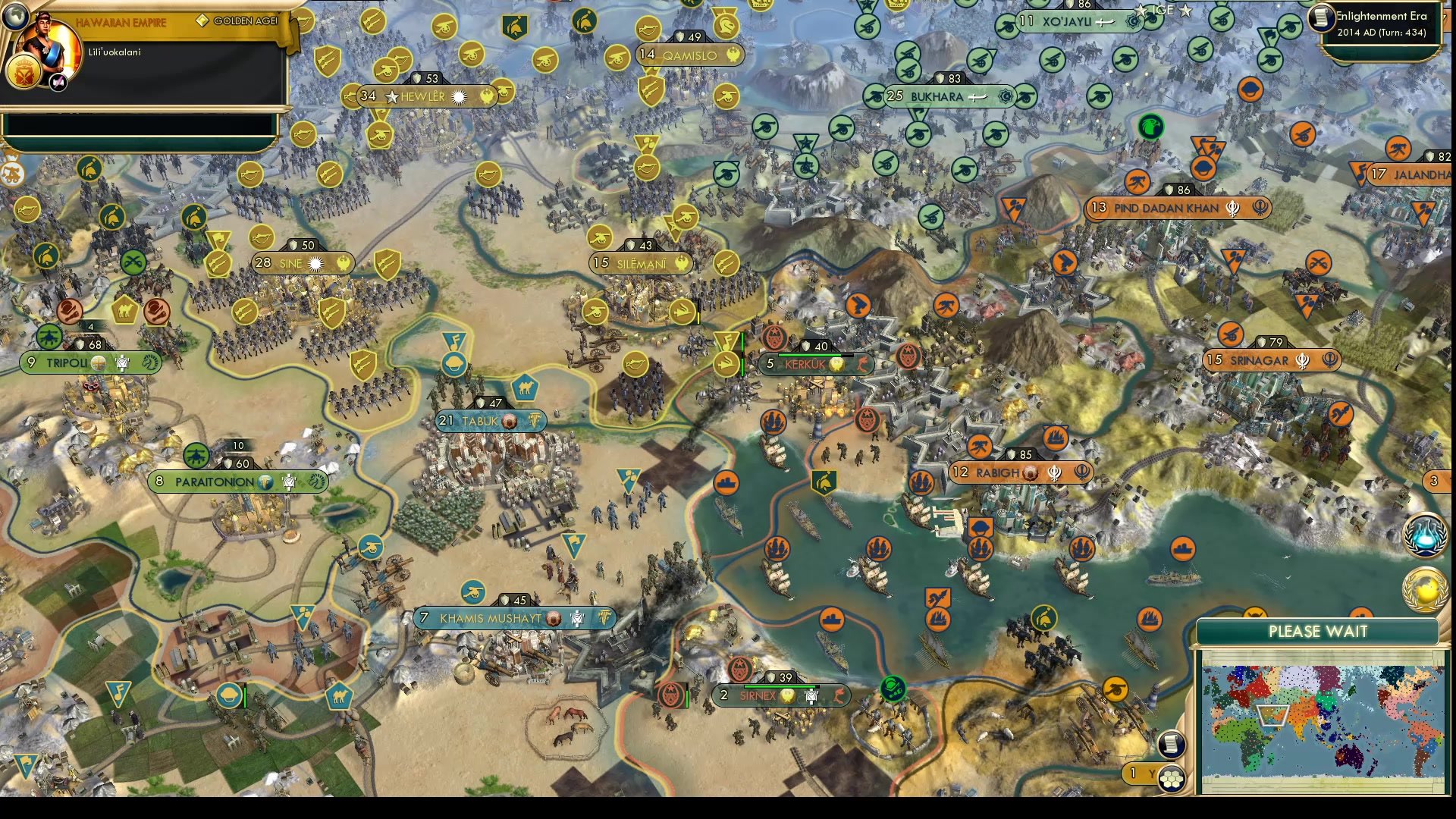Image resolution: width=1456 pixels, height=819 pixels.
Task: Click the Kerkuk city name plate
Action: tap(815, 363)
